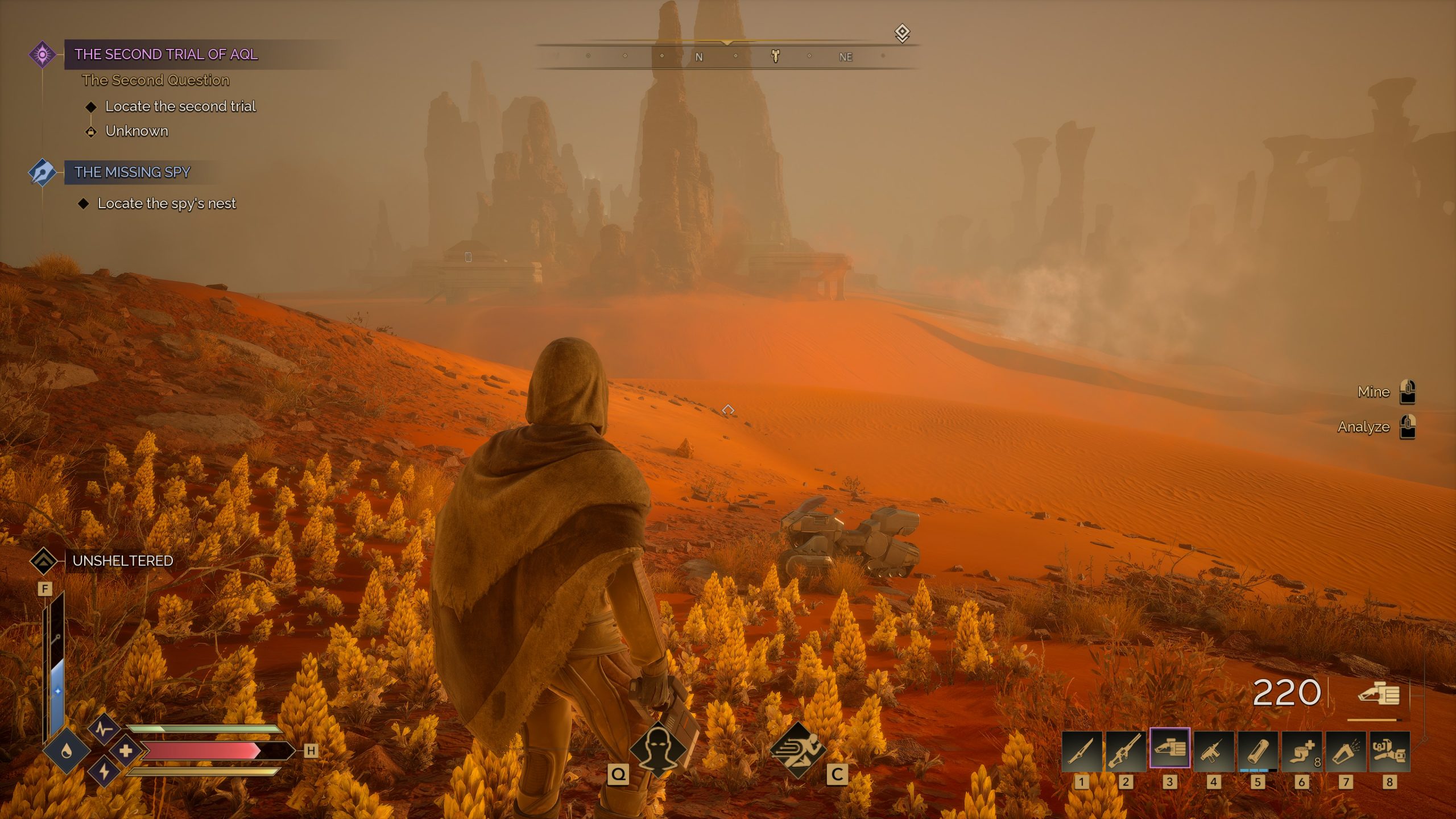Select the knife in hotbar slot 1

click(1081, 751)
